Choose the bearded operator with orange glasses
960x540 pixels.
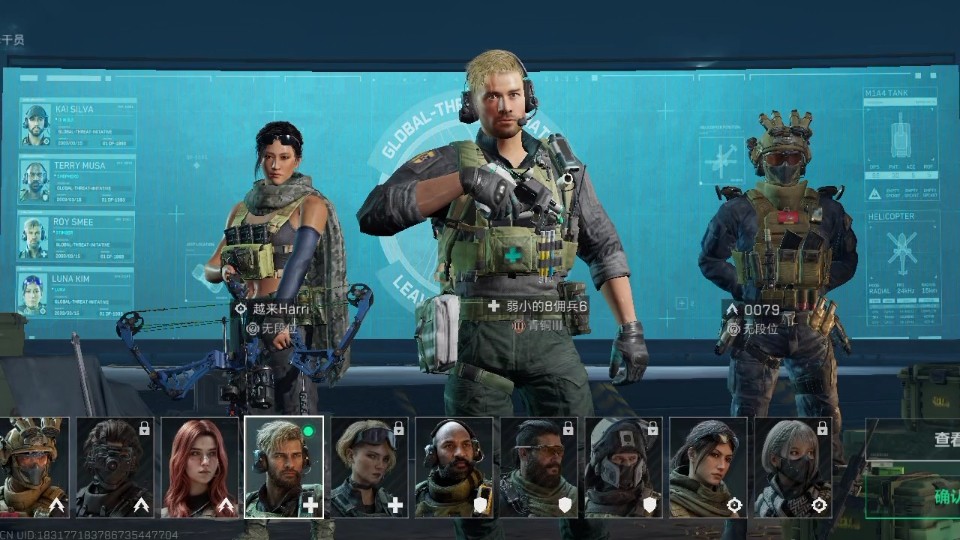(539, 467)
